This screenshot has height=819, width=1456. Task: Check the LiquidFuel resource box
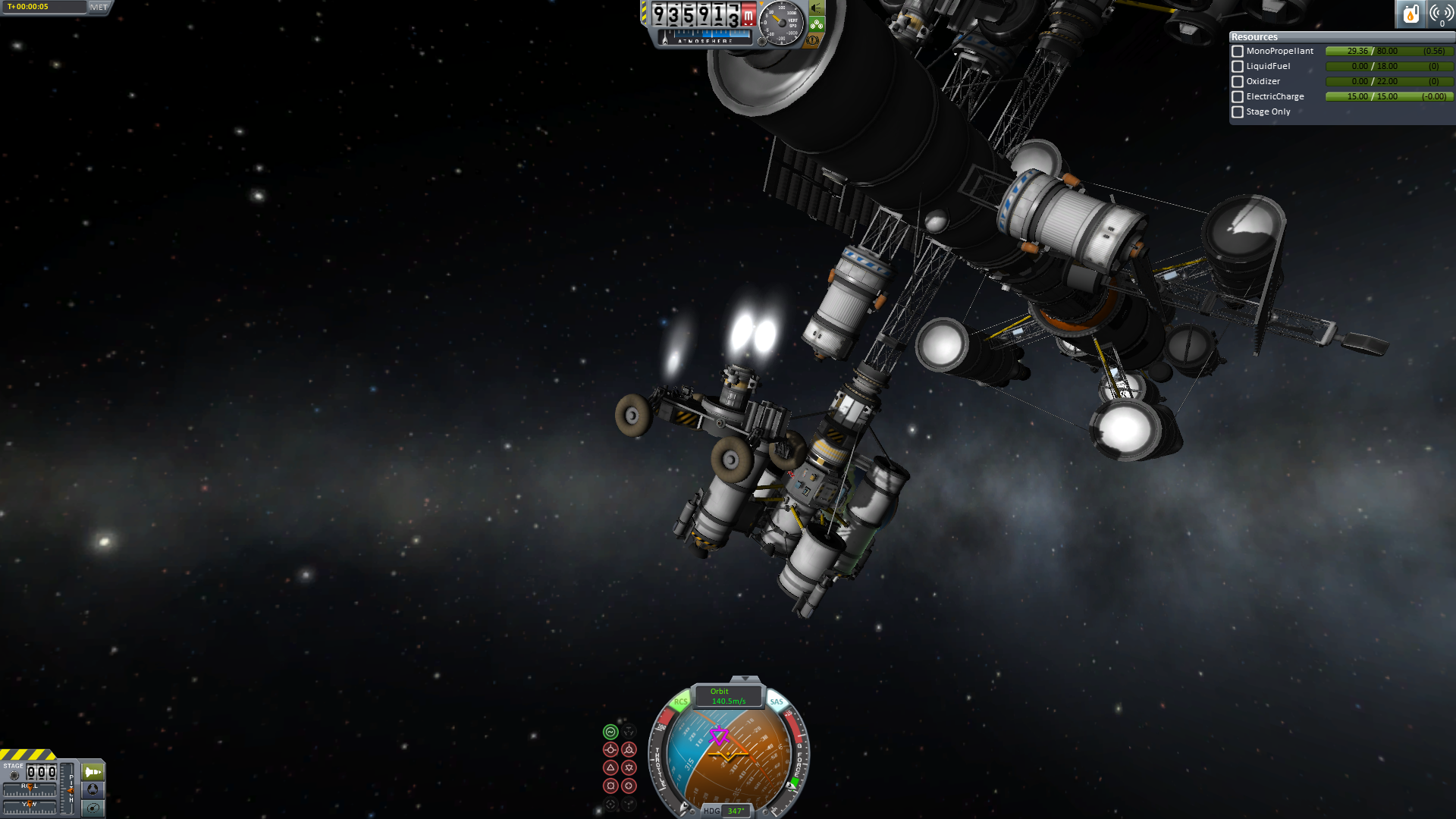pos(1238,67)
